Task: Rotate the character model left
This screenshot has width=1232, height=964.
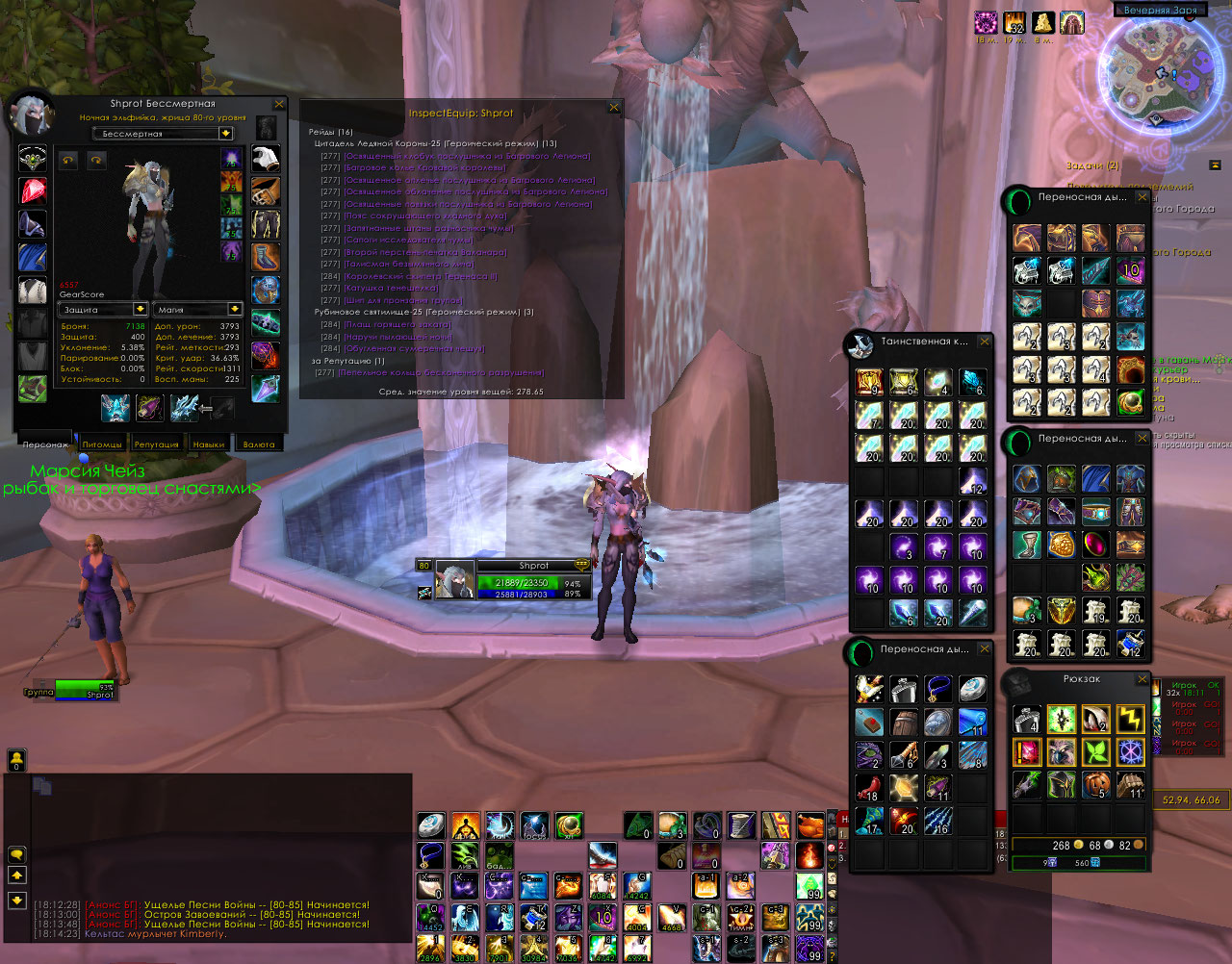Action: coord(68,161)
